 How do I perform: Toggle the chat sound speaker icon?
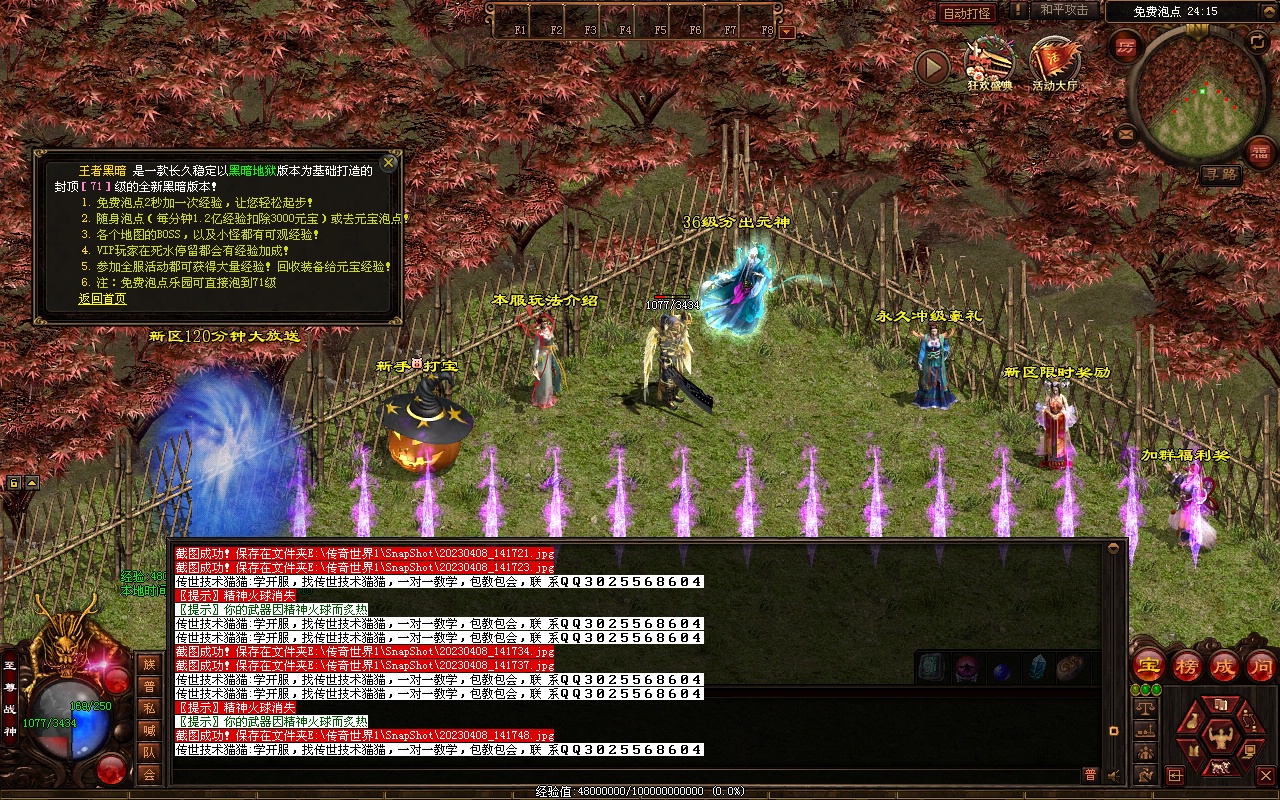[x=1113, y=775]
